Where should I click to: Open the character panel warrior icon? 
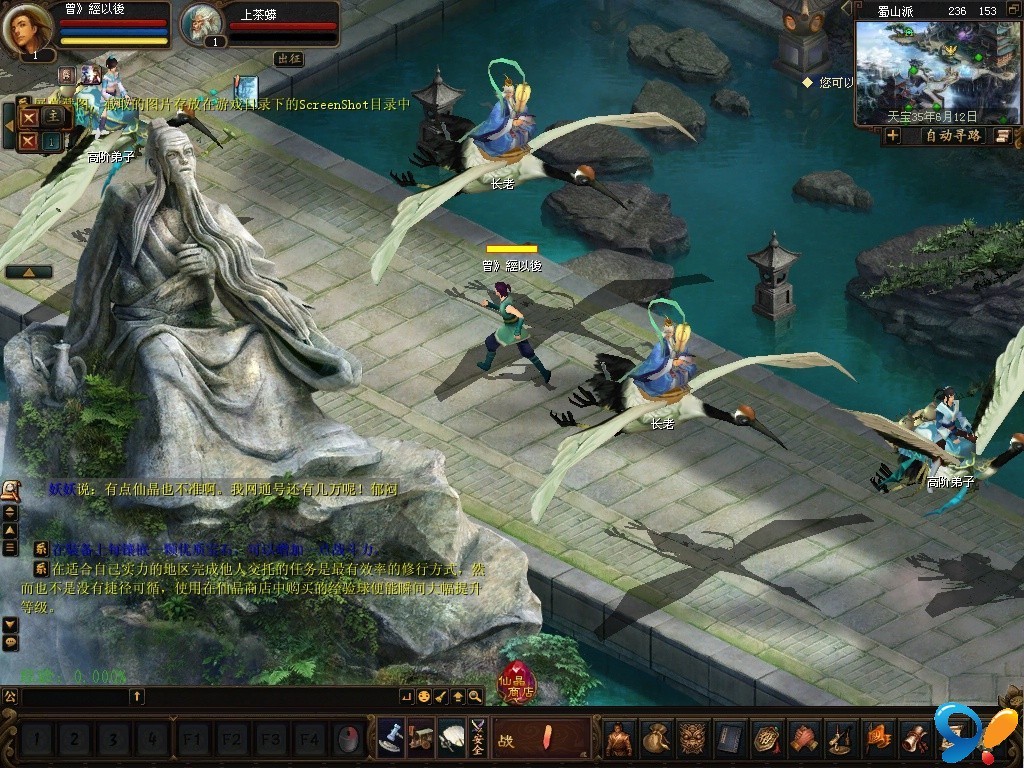[x=619, y=739]
